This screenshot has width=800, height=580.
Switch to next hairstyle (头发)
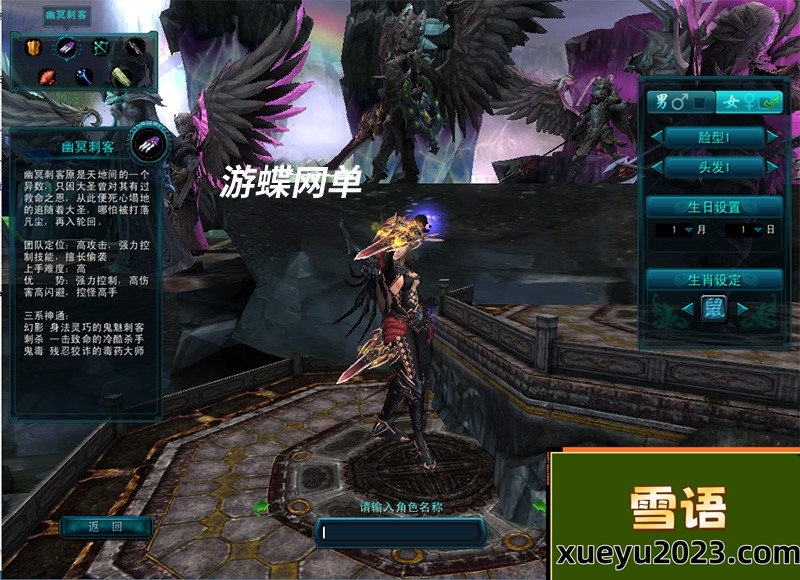(x=772, y=167)
